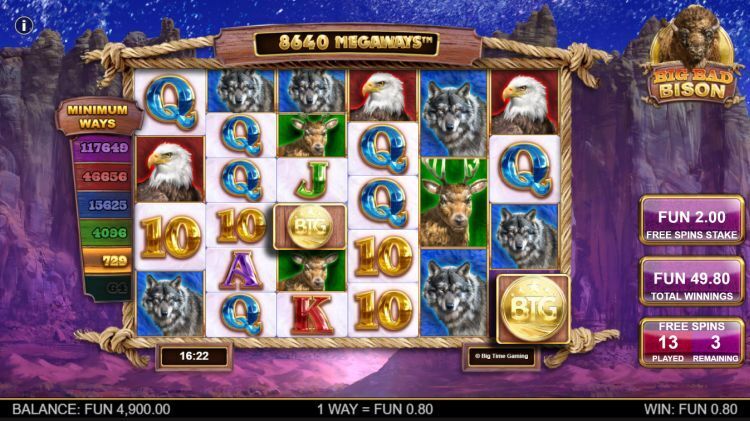Click the Free Spins Stake panel
Image resolution: width=750 pixels, height=421 pixels.
[x=692, y=221]
